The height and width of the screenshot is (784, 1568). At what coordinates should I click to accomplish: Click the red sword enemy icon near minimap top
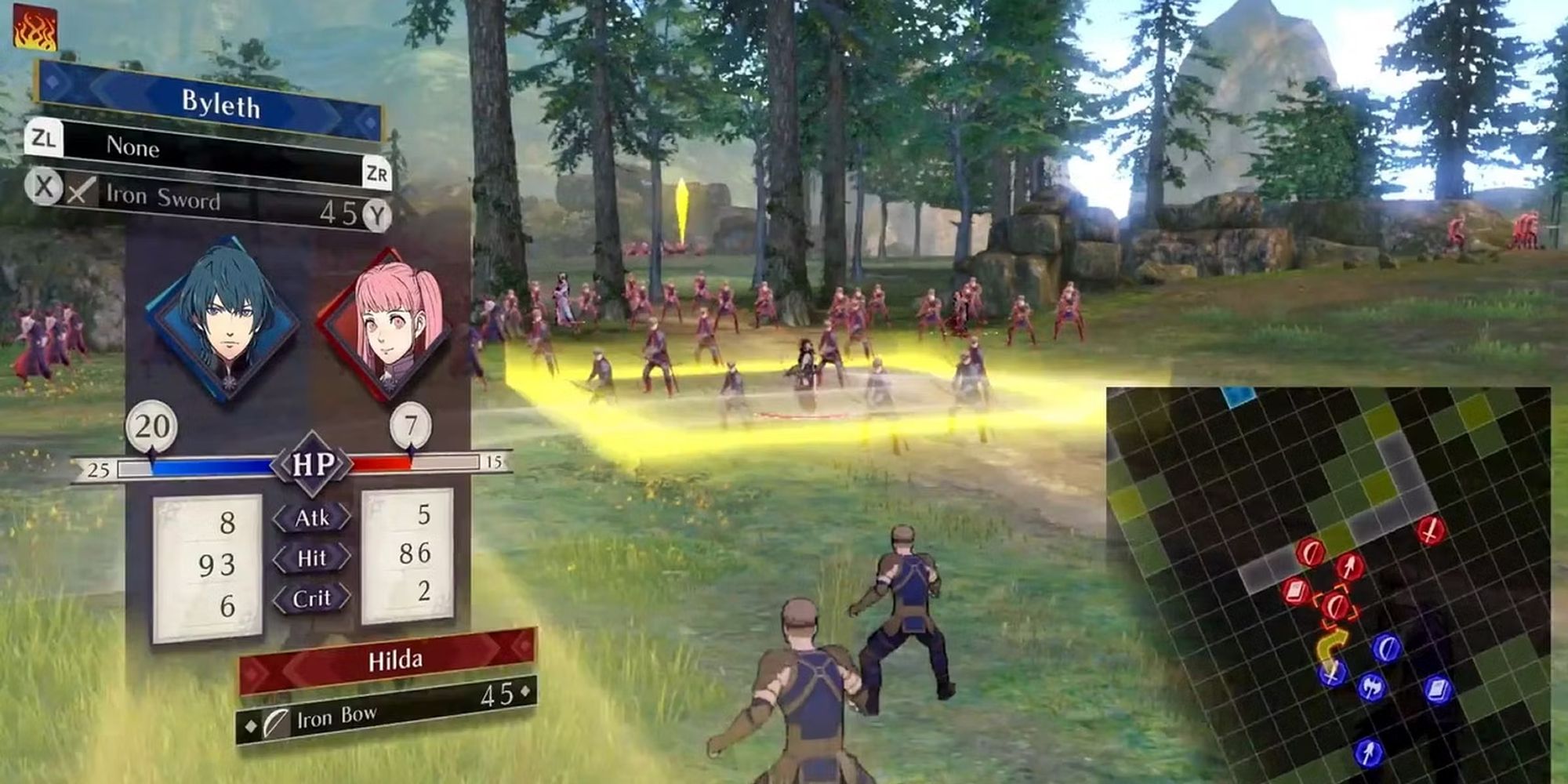coord(1428,532)
